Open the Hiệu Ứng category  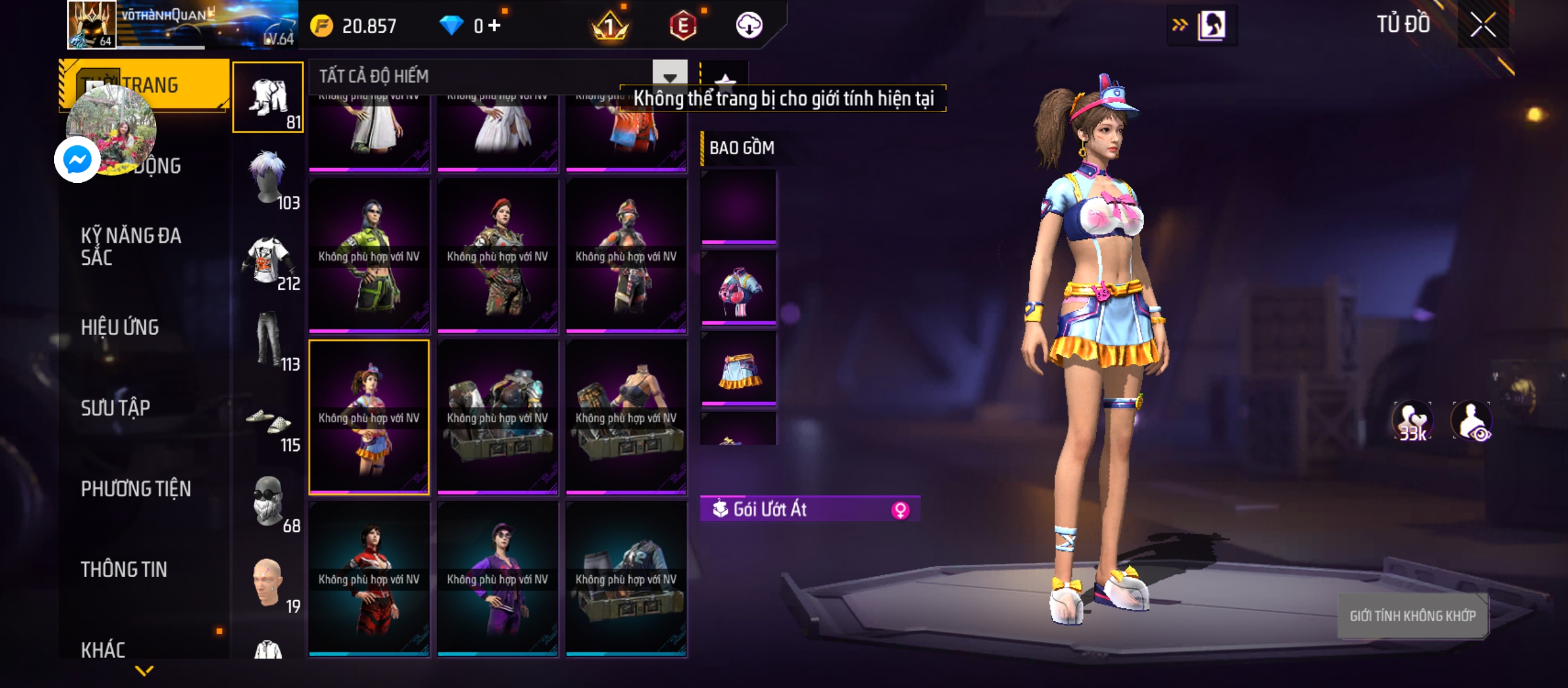[120, 327]
